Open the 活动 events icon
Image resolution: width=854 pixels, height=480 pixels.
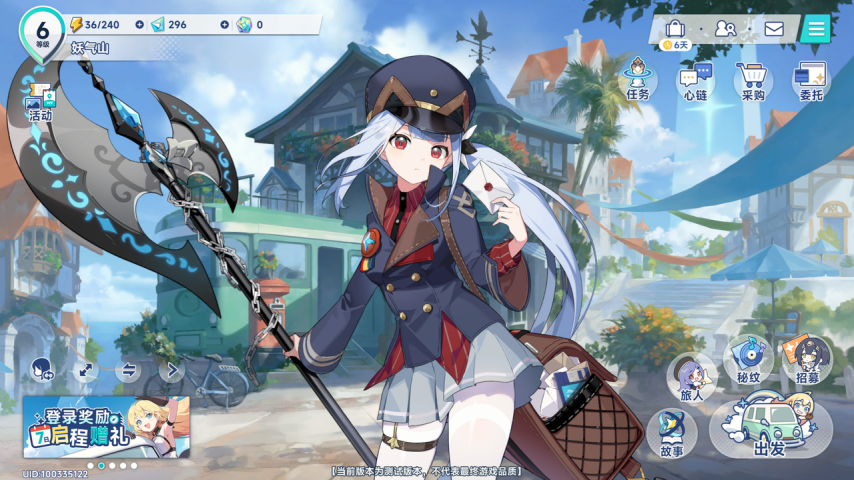pyautogui.click(x=41, y=102)
